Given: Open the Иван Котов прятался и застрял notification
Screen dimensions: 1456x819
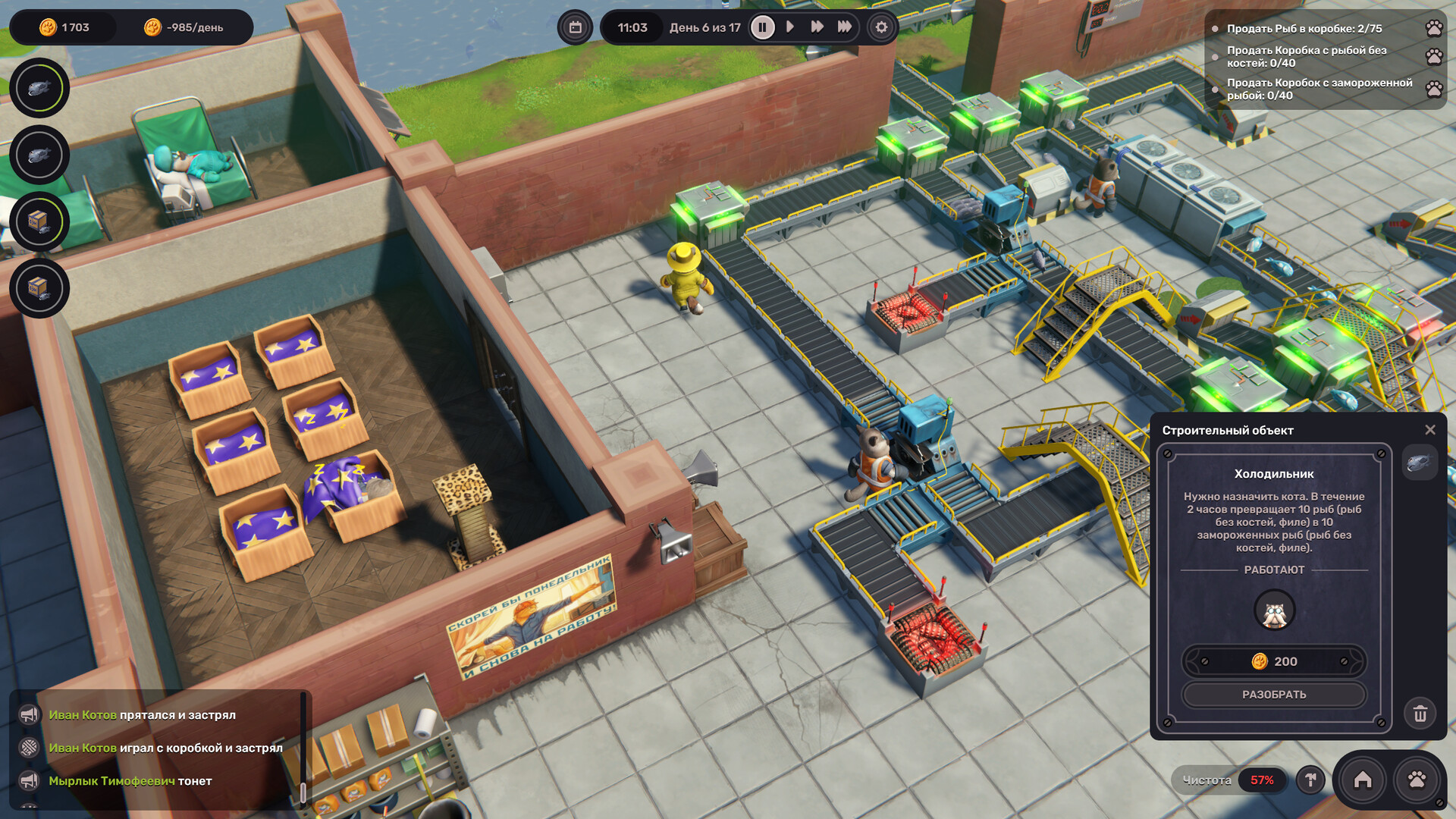Looking at the screenshot, I should tap(142, 715).
